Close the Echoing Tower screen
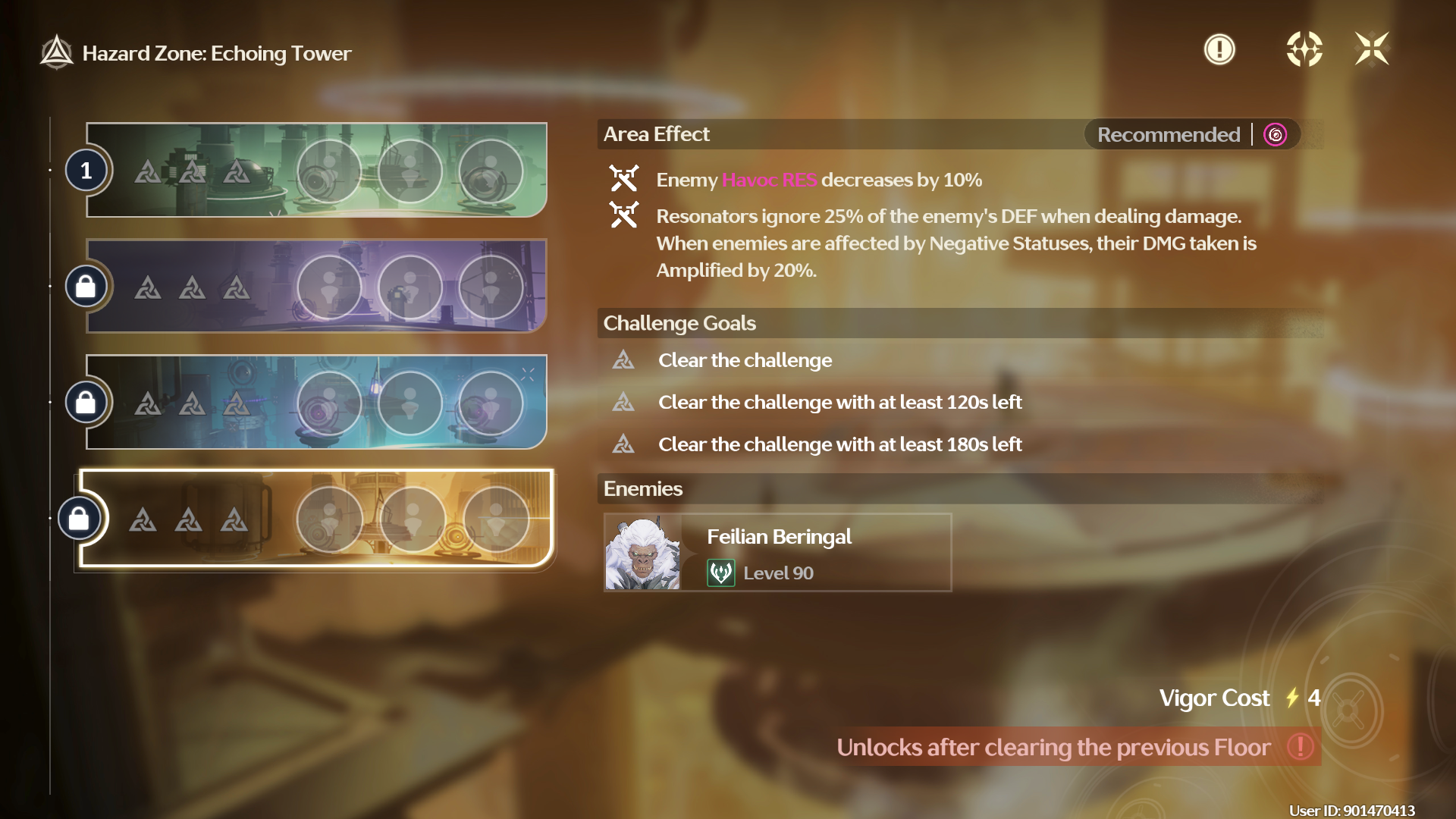1456x819 pixels. pos(1372,50)
